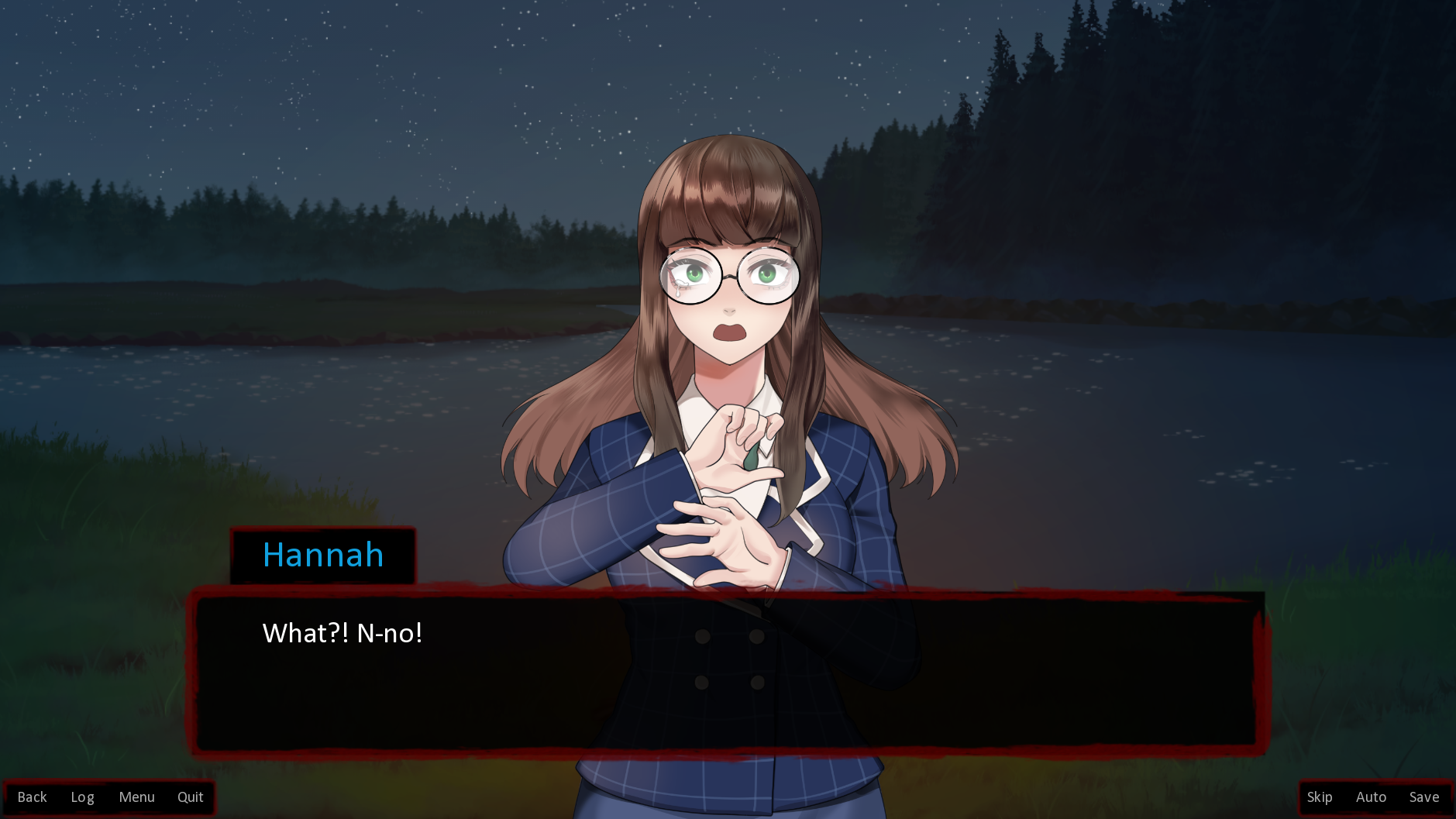Open the dialogue Log
The image size is (1456, 819).
pyautogui.click(x=82, y=797)
